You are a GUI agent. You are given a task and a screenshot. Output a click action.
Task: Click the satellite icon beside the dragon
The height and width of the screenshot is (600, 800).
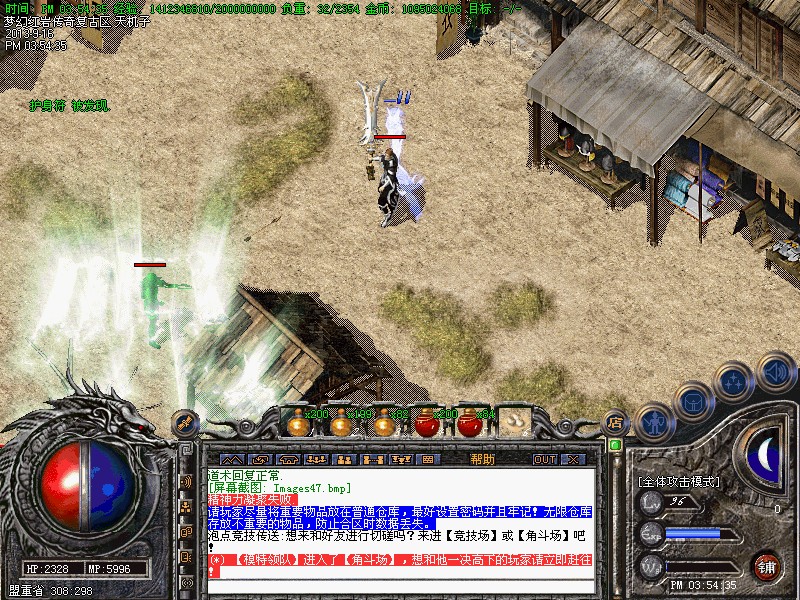pyautogui.click(x=184, y=422)
